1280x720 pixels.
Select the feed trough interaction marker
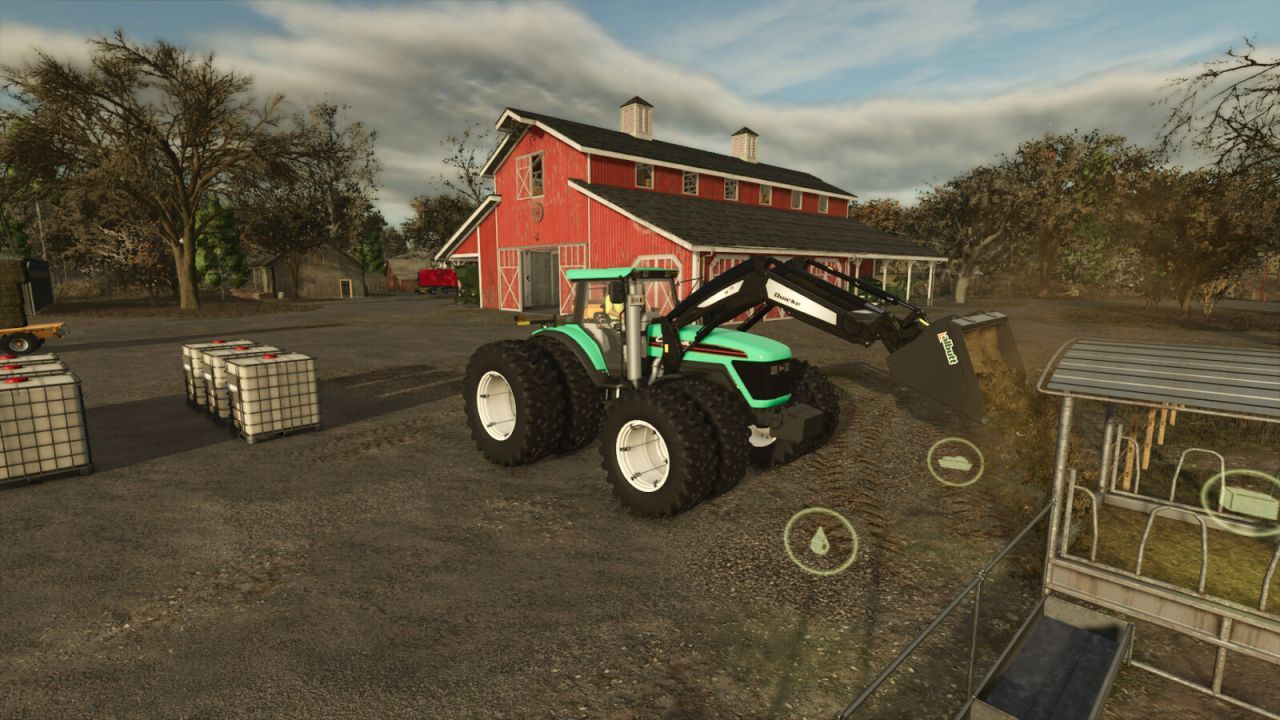(x=955, y=459)
